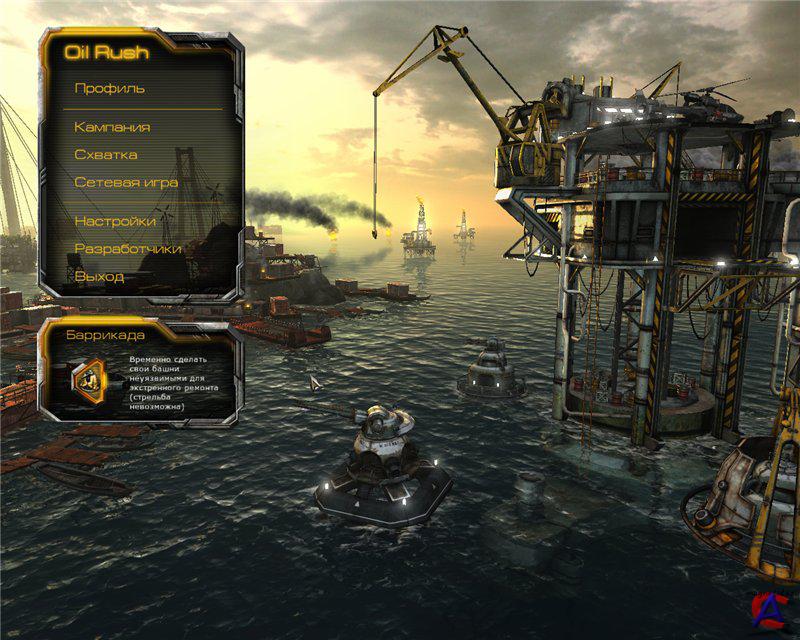800x640 pixels.
Task: Open Настройки settings
Action: 115,221
